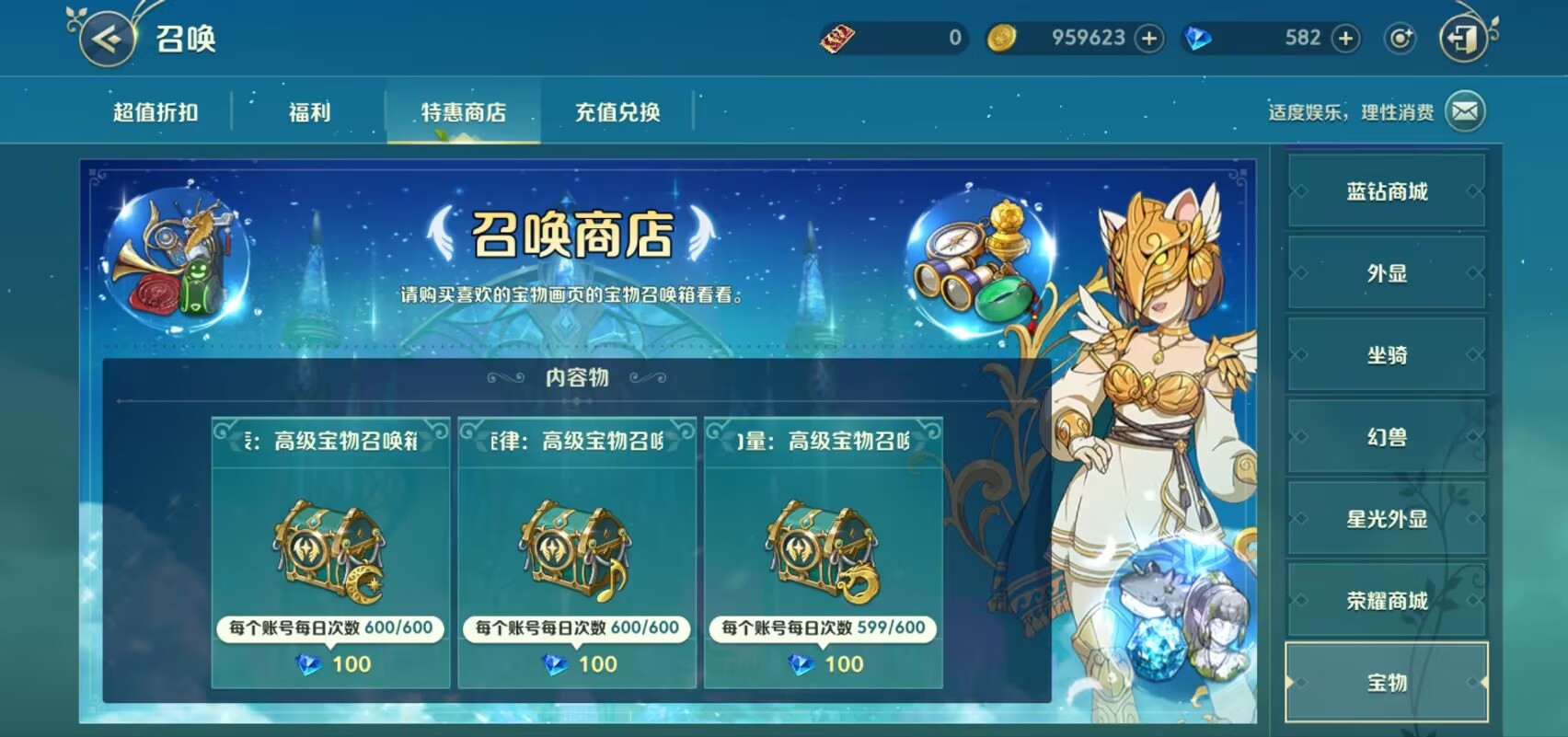
Task: Select the 星光外显 category
Action: tap(1388, 520)
